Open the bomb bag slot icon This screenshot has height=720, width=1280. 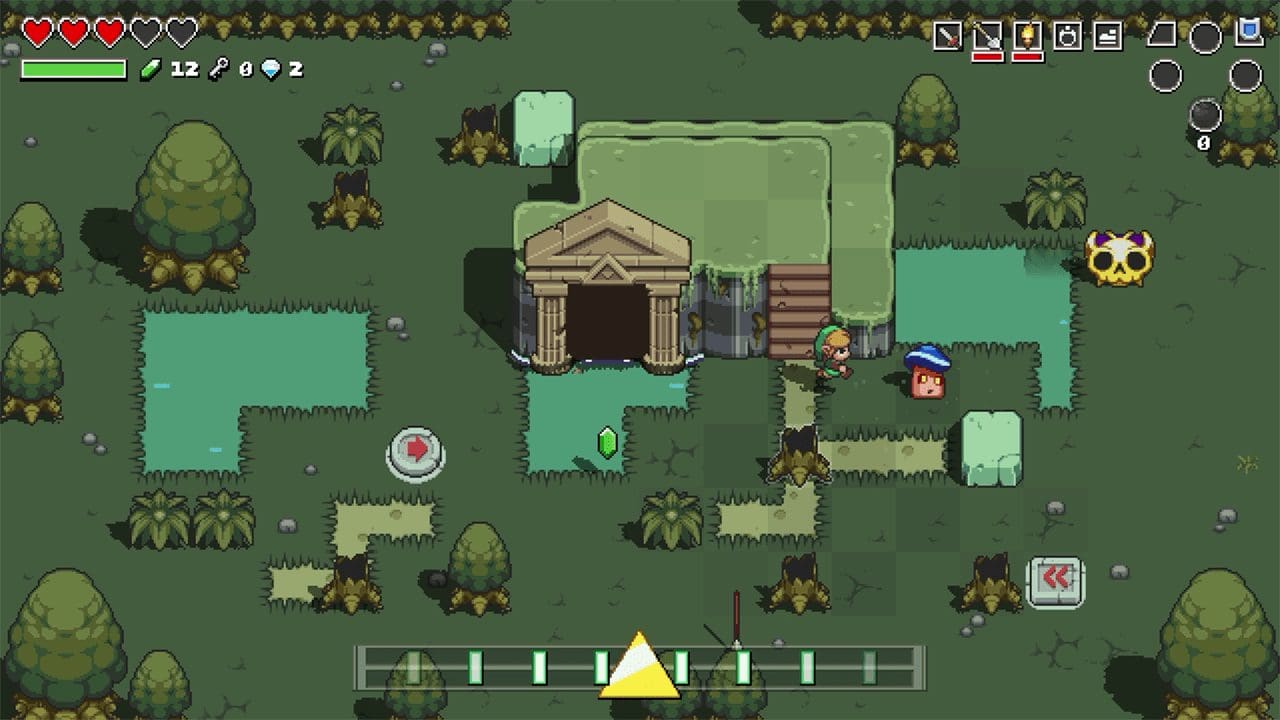click(x=1068, y=36)
